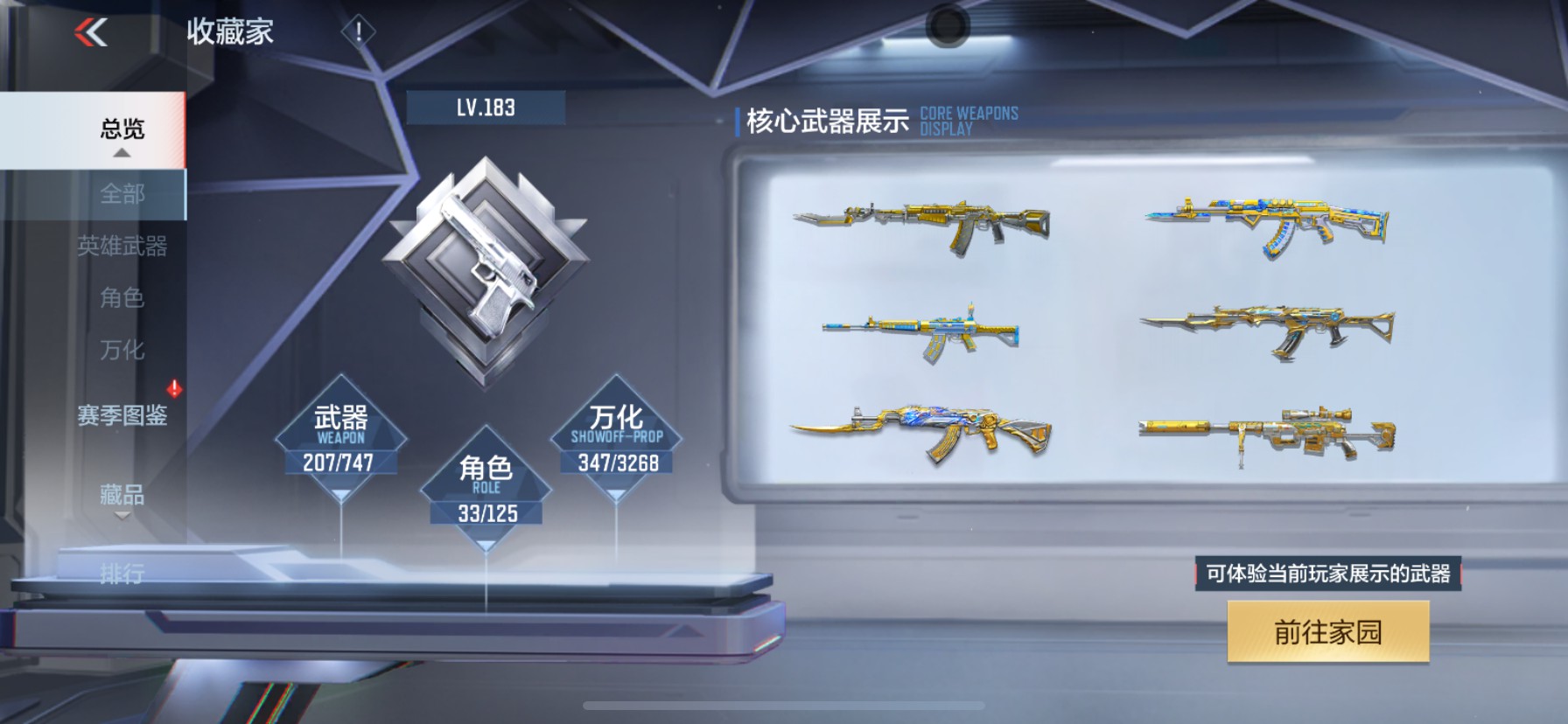This screenshot has height=724, width=1568.
Task: Click the arrow below the 角色 diamond
Action: 486,544
